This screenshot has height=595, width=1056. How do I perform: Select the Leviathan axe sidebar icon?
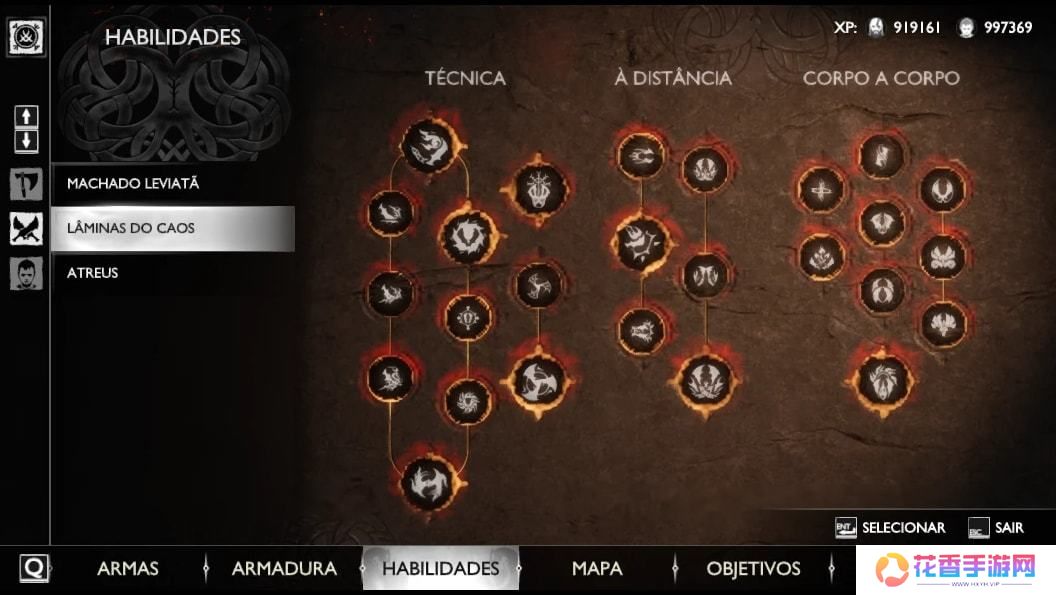[x=26, y=184]
